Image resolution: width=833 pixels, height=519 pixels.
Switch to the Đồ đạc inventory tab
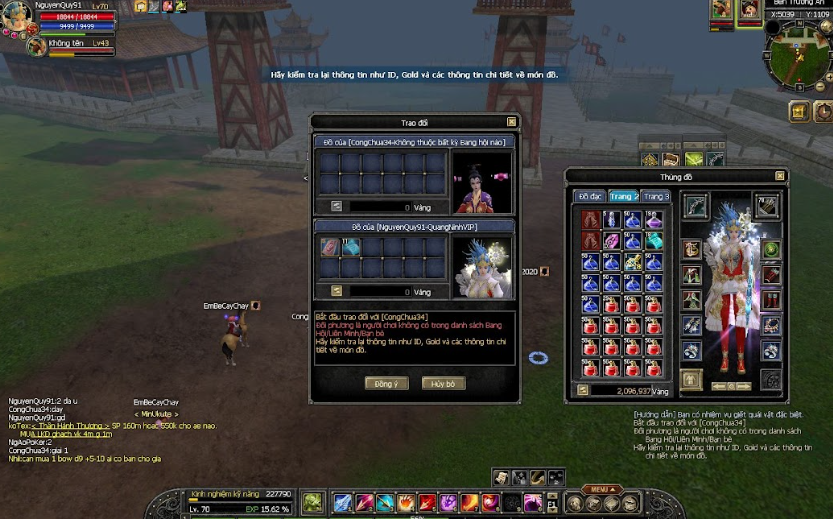[589, 196]
